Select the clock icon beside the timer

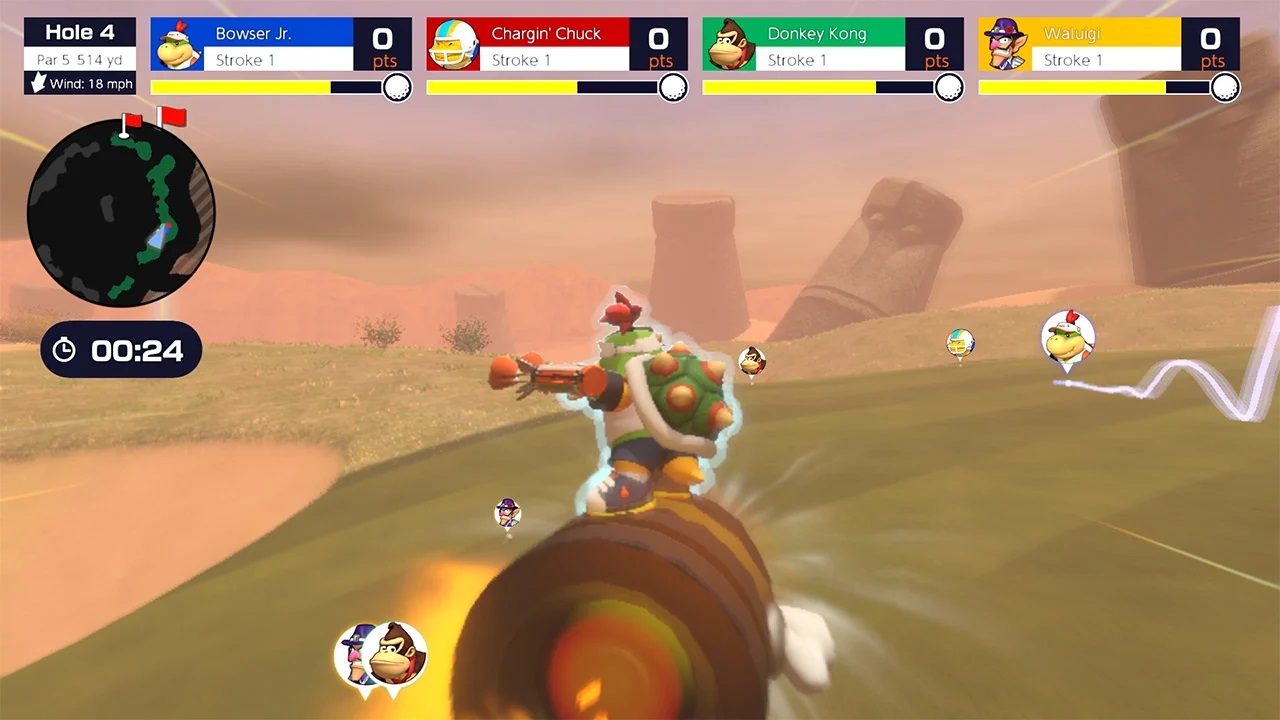coord(64,350)
